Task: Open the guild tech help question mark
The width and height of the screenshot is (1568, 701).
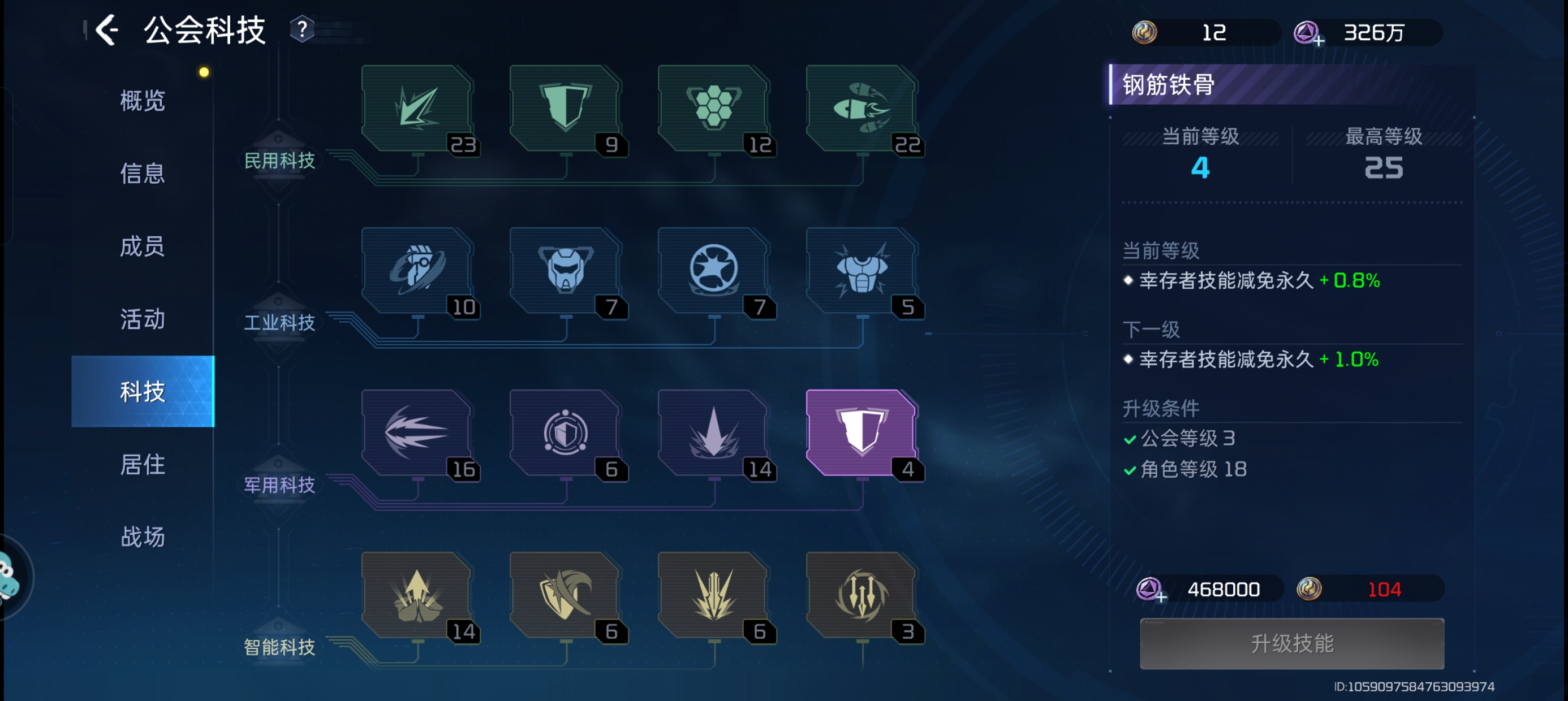Action: pos(301,29)
